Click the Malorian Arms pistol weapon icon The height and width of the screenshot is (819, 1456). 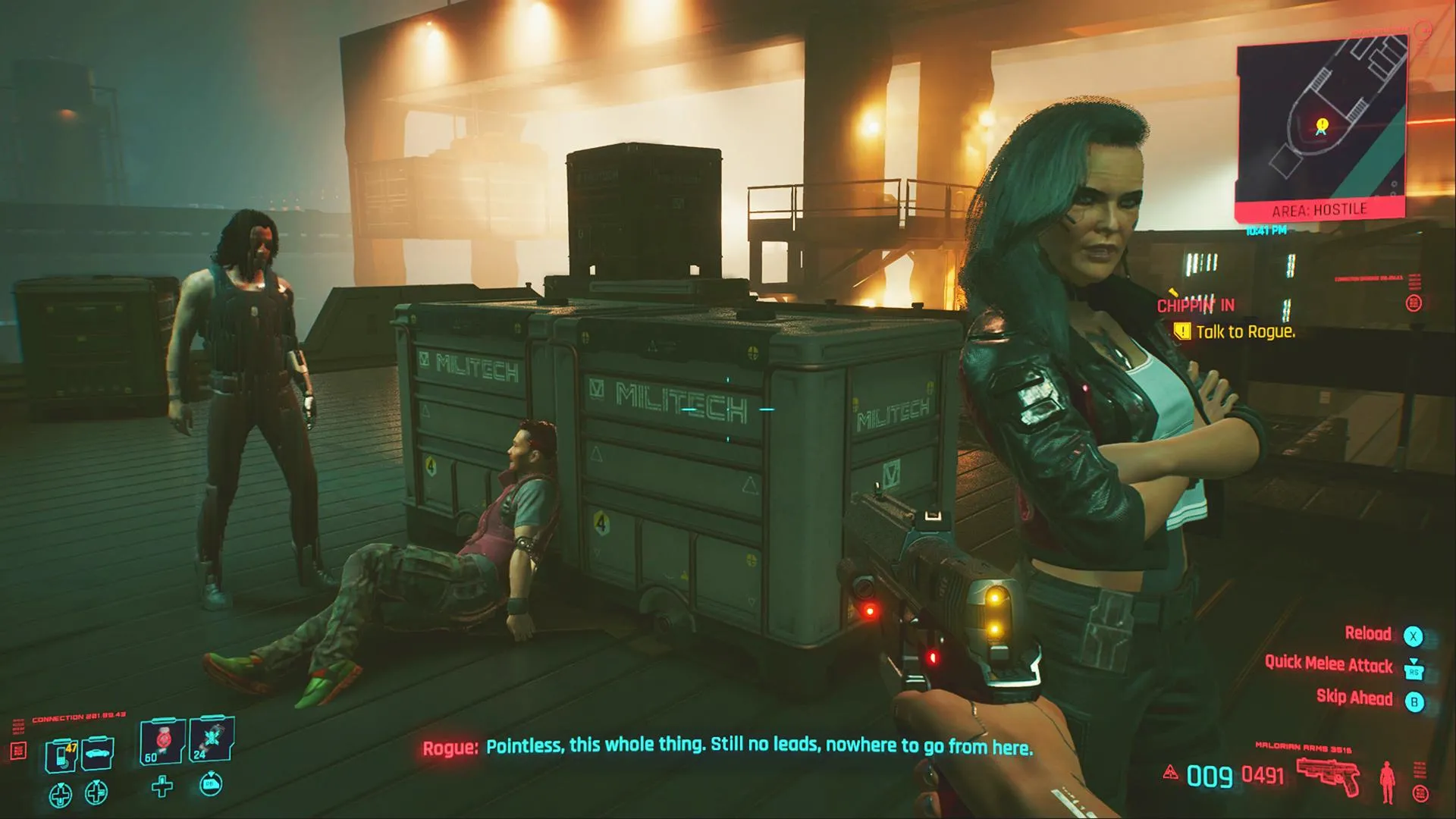point(1328,778)
